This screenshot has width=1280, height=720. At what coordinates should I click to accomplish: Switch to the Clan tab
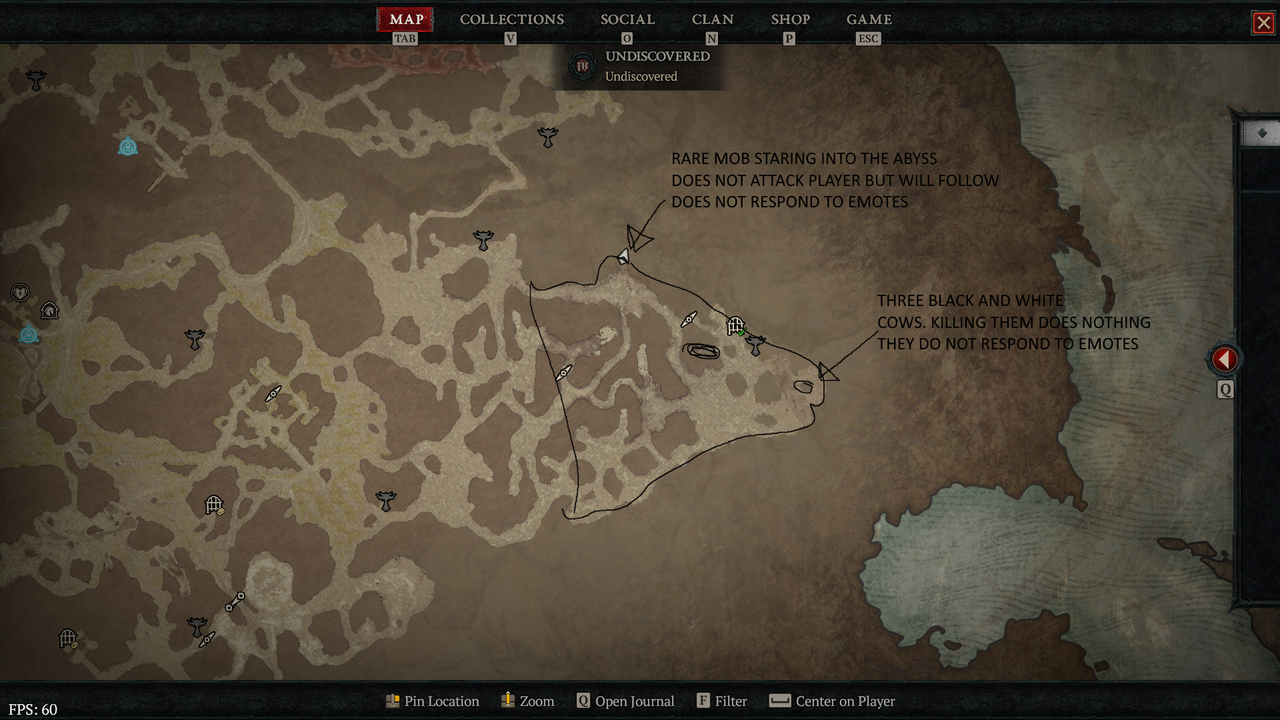click(x=712, y=19)
